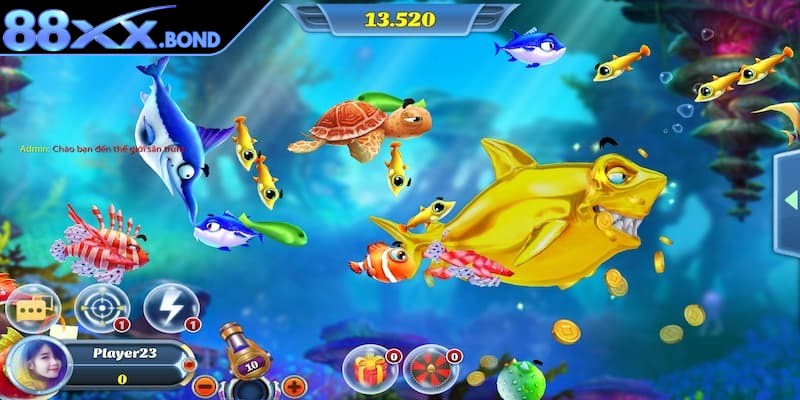Open the gift box bubble

pyautogui.click(x=368, y=369)
